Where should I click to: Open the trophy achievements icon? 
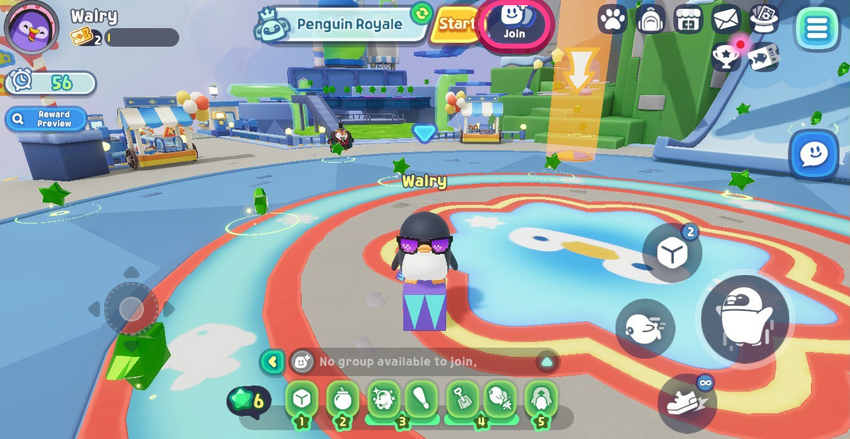pos(726,56)
